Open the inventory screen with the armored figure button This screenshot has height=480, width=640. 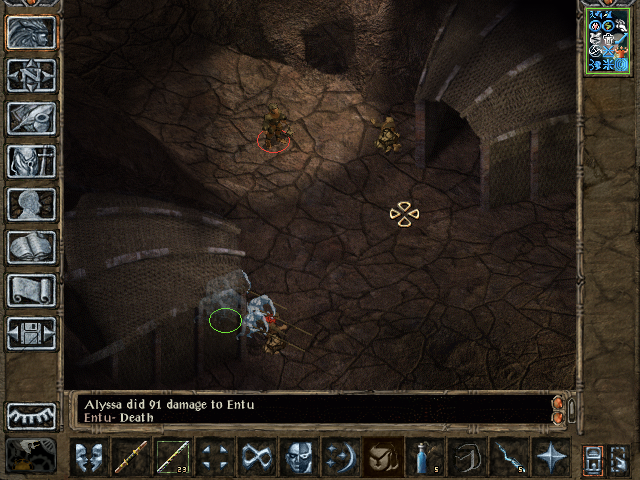point(31,161)
